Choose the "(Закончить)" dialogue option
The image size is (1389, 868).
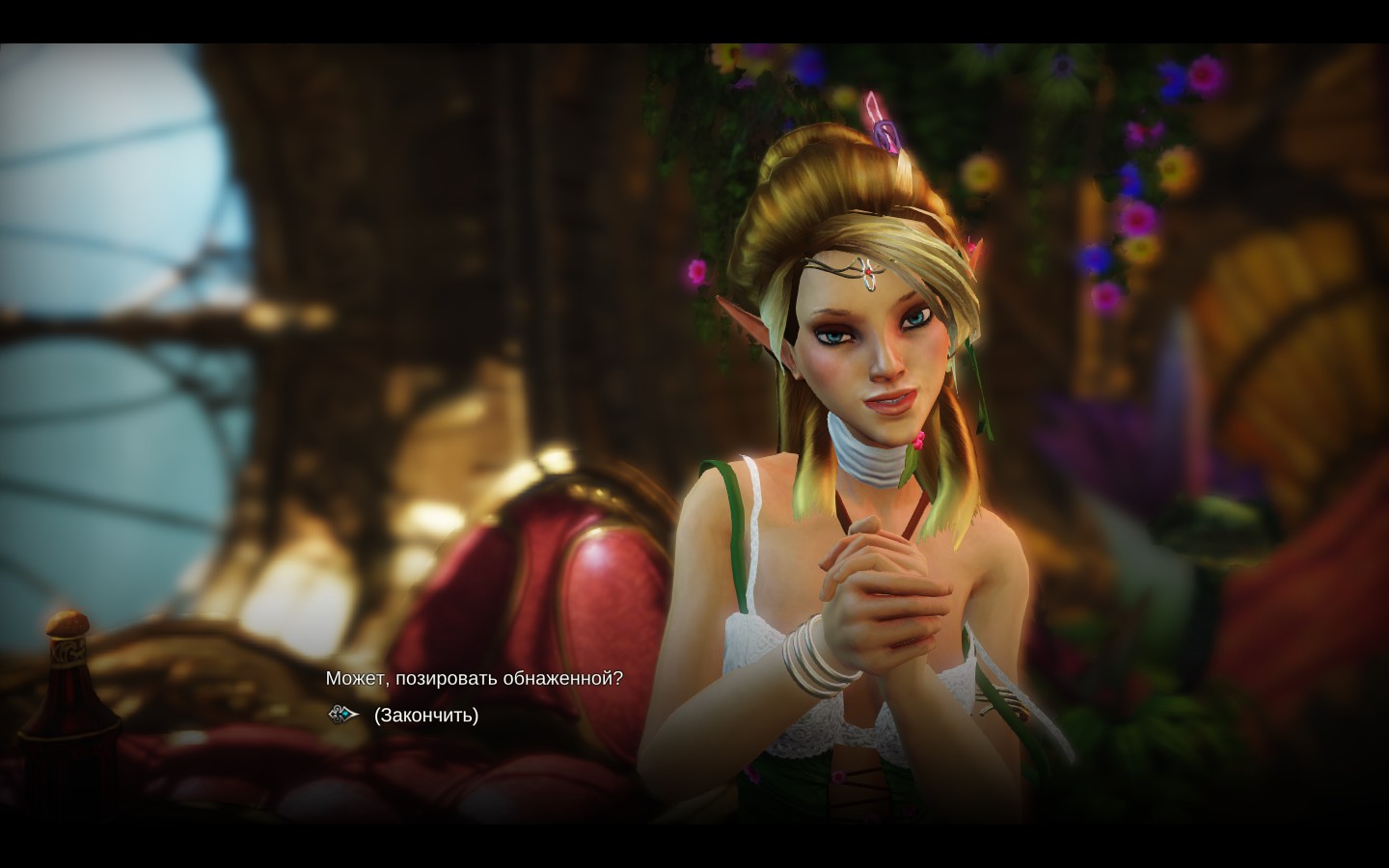click(425, 716)
